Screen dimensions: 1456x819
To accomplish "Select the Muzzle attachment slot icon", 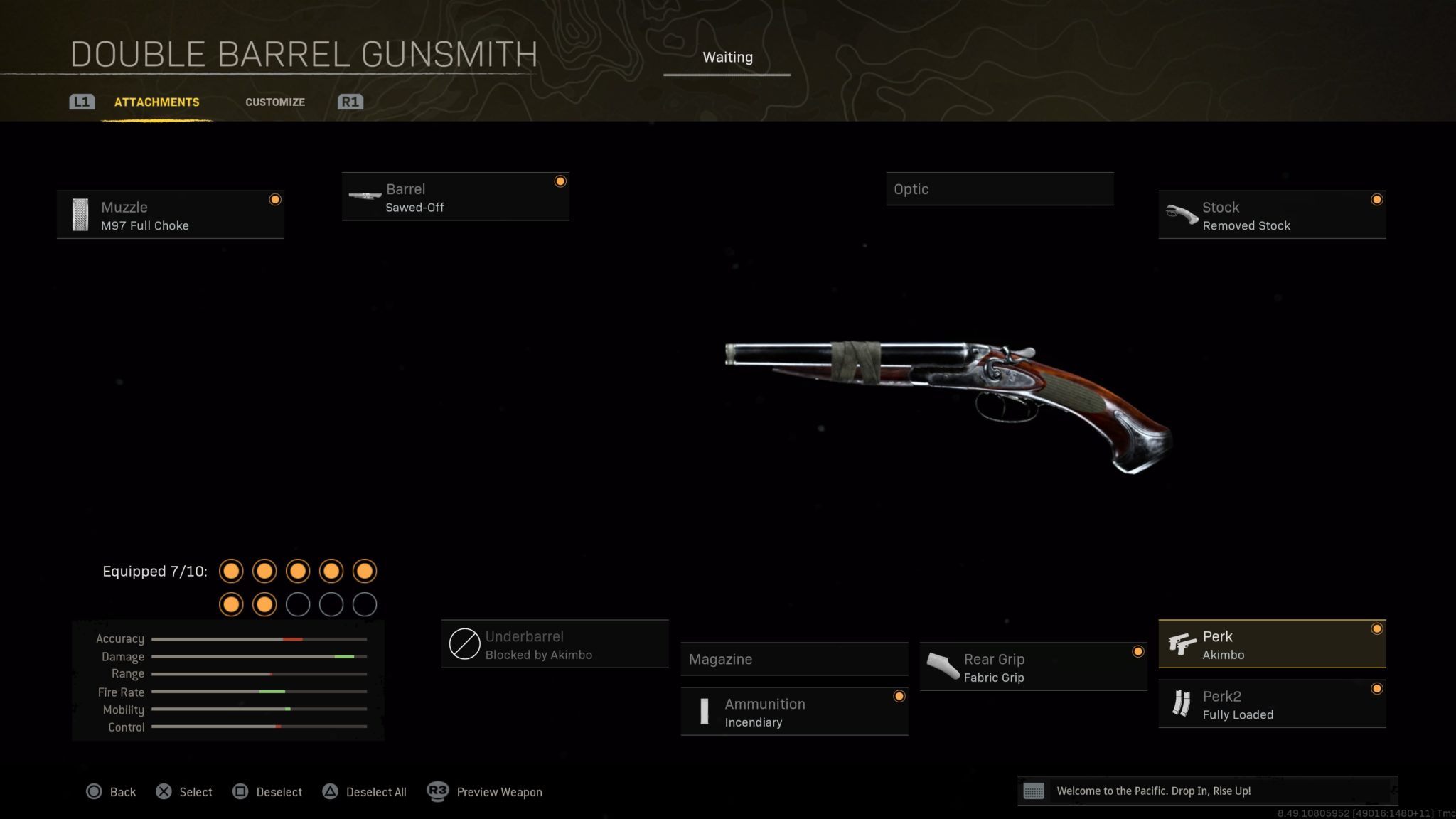I will coord(80,214).
